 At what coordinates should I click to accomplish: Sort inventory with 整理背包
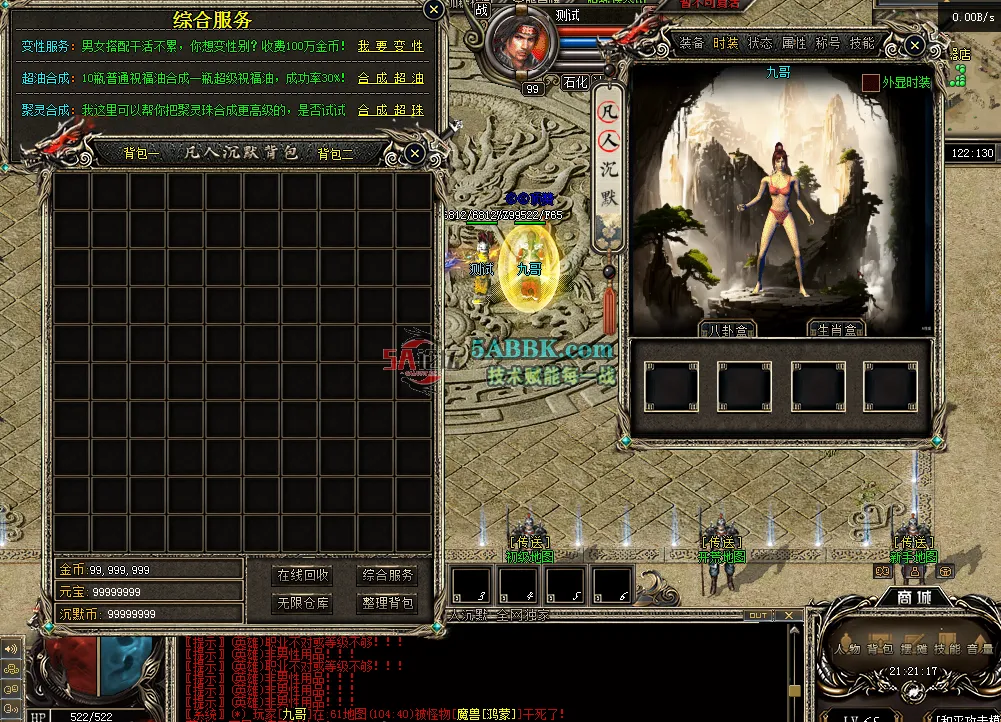coord(388,604)
